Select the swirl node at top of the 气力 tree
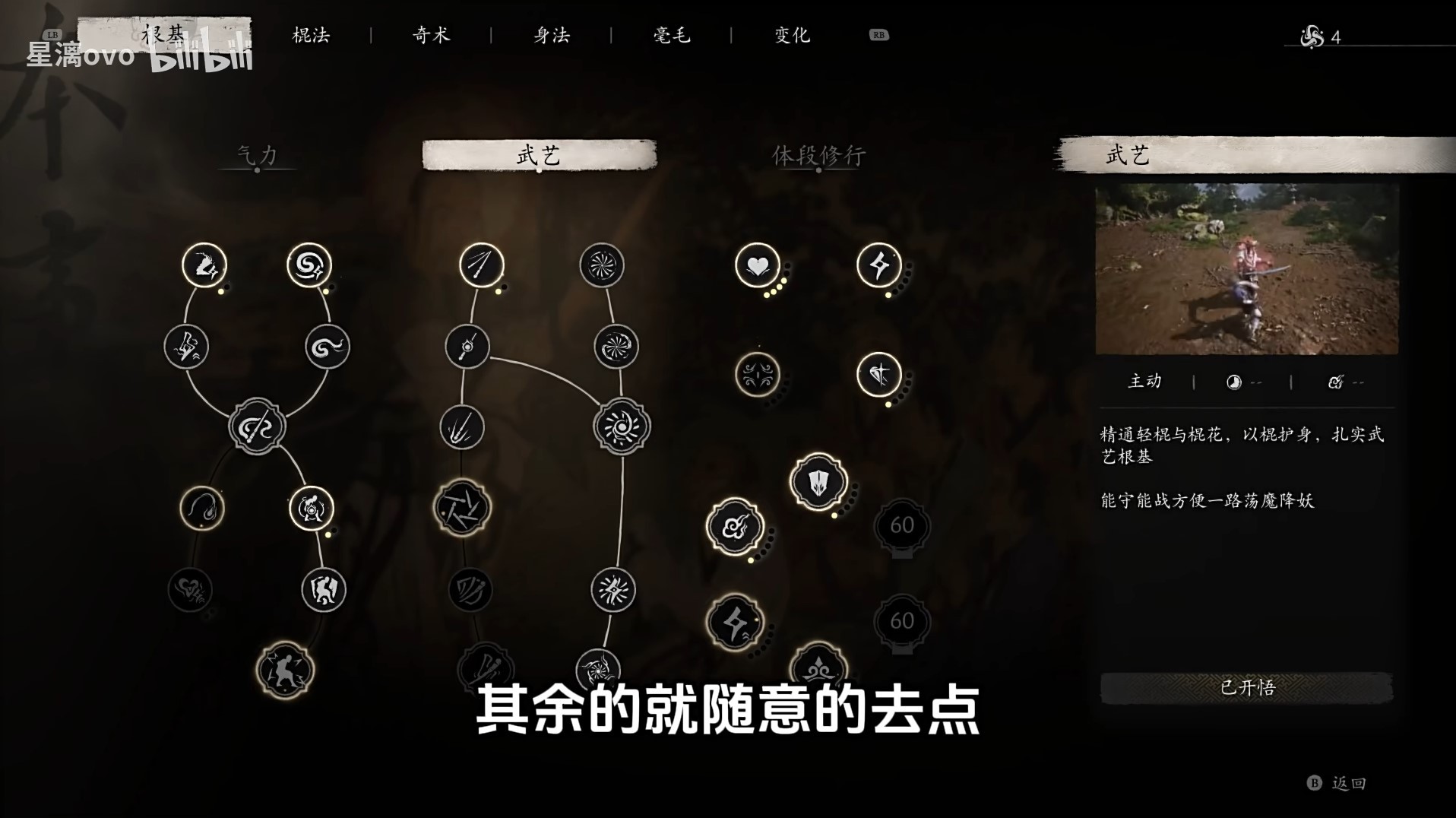 point(308,264)
